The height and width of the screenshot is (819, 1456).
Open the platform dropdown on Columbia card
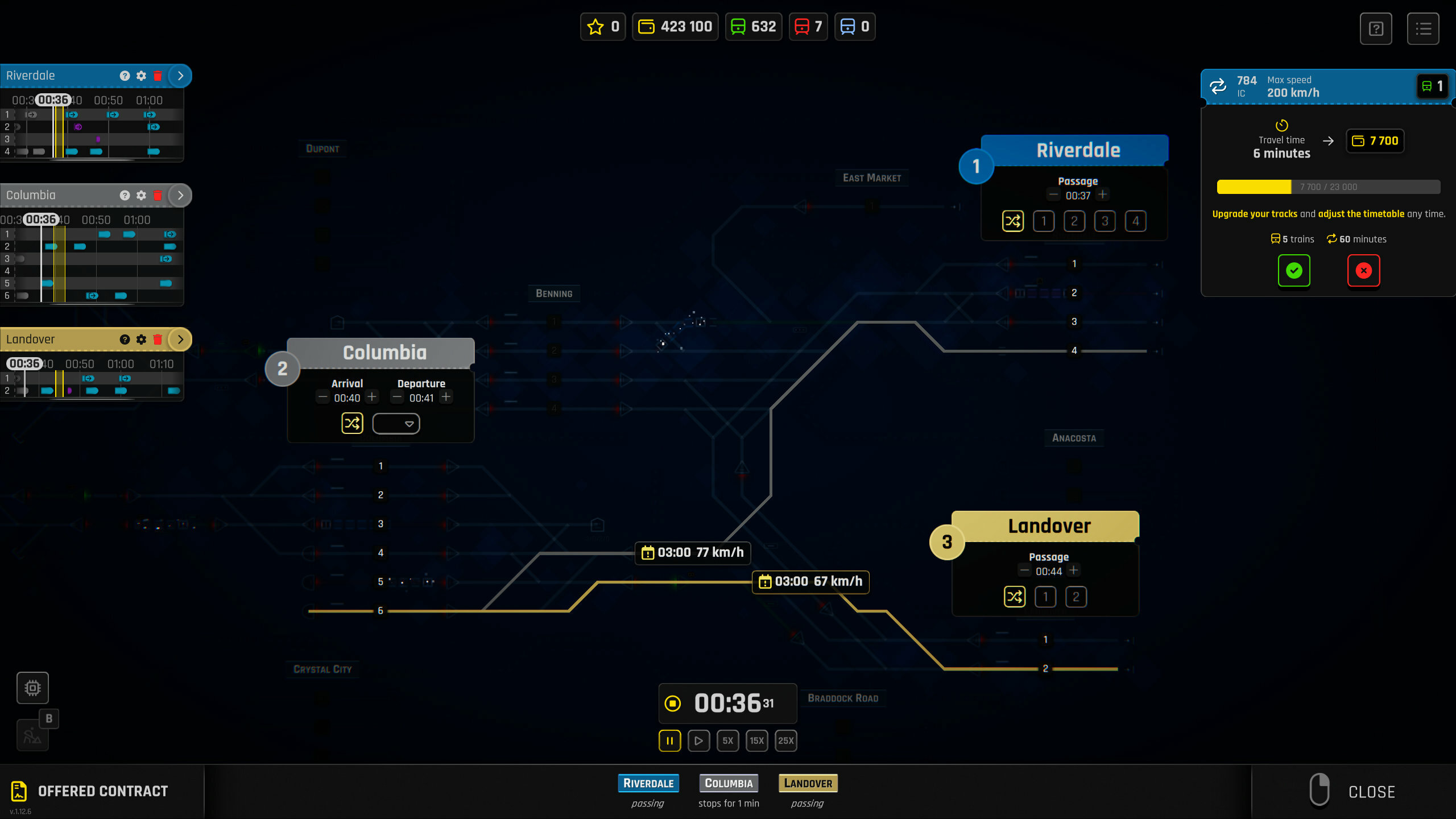pos(396,423)
